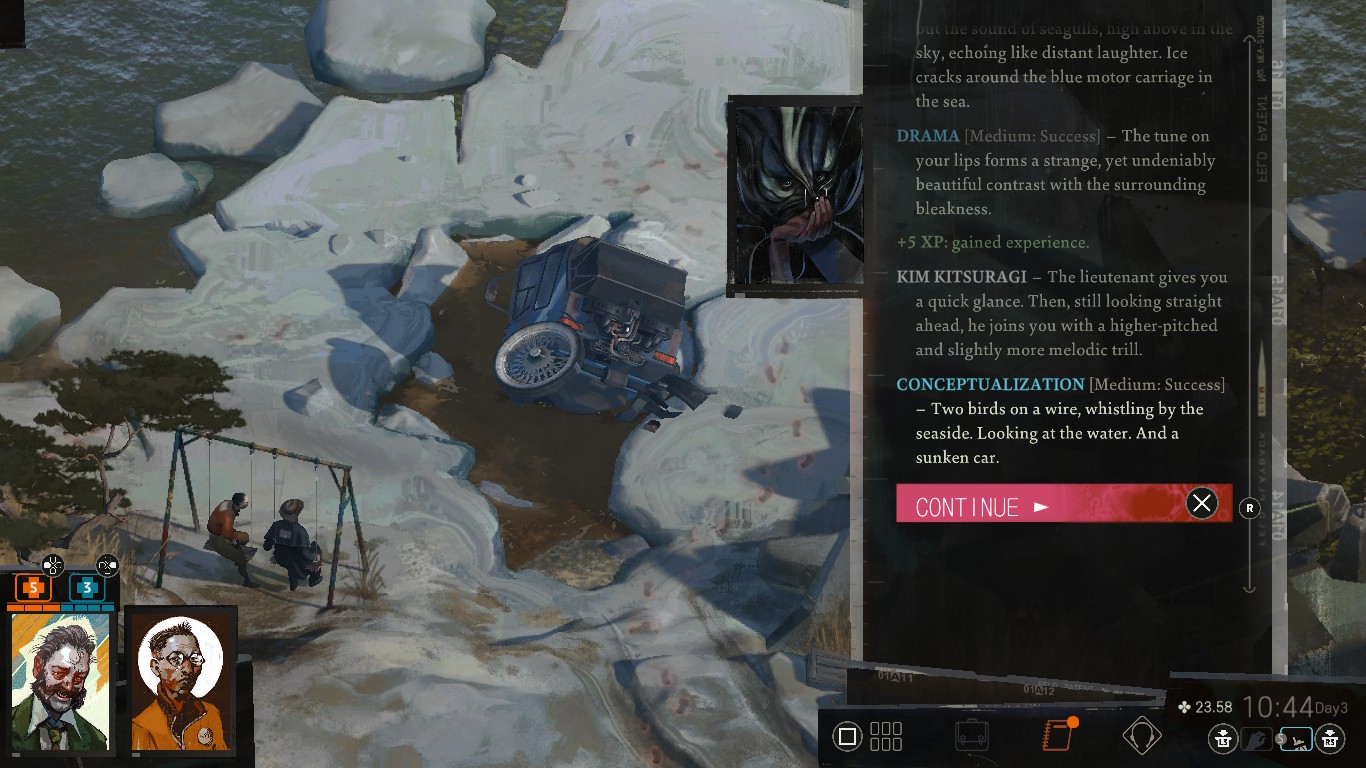Use the orange +5 health charge
The width and height of the screenshot is (1366, 768).
[x=33, y=588]
